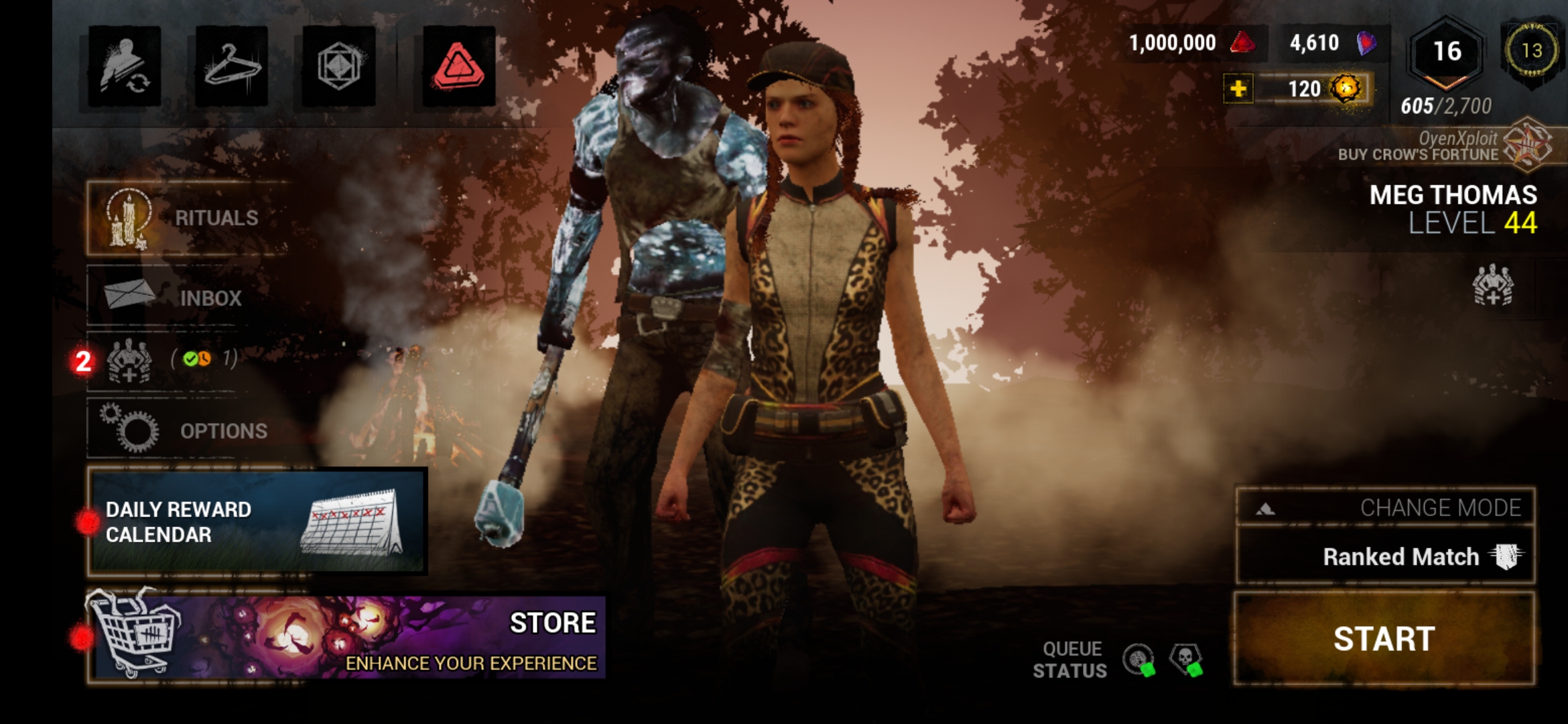1568x724 pixels.
Task: Start the match
Action: point(1384,638)
